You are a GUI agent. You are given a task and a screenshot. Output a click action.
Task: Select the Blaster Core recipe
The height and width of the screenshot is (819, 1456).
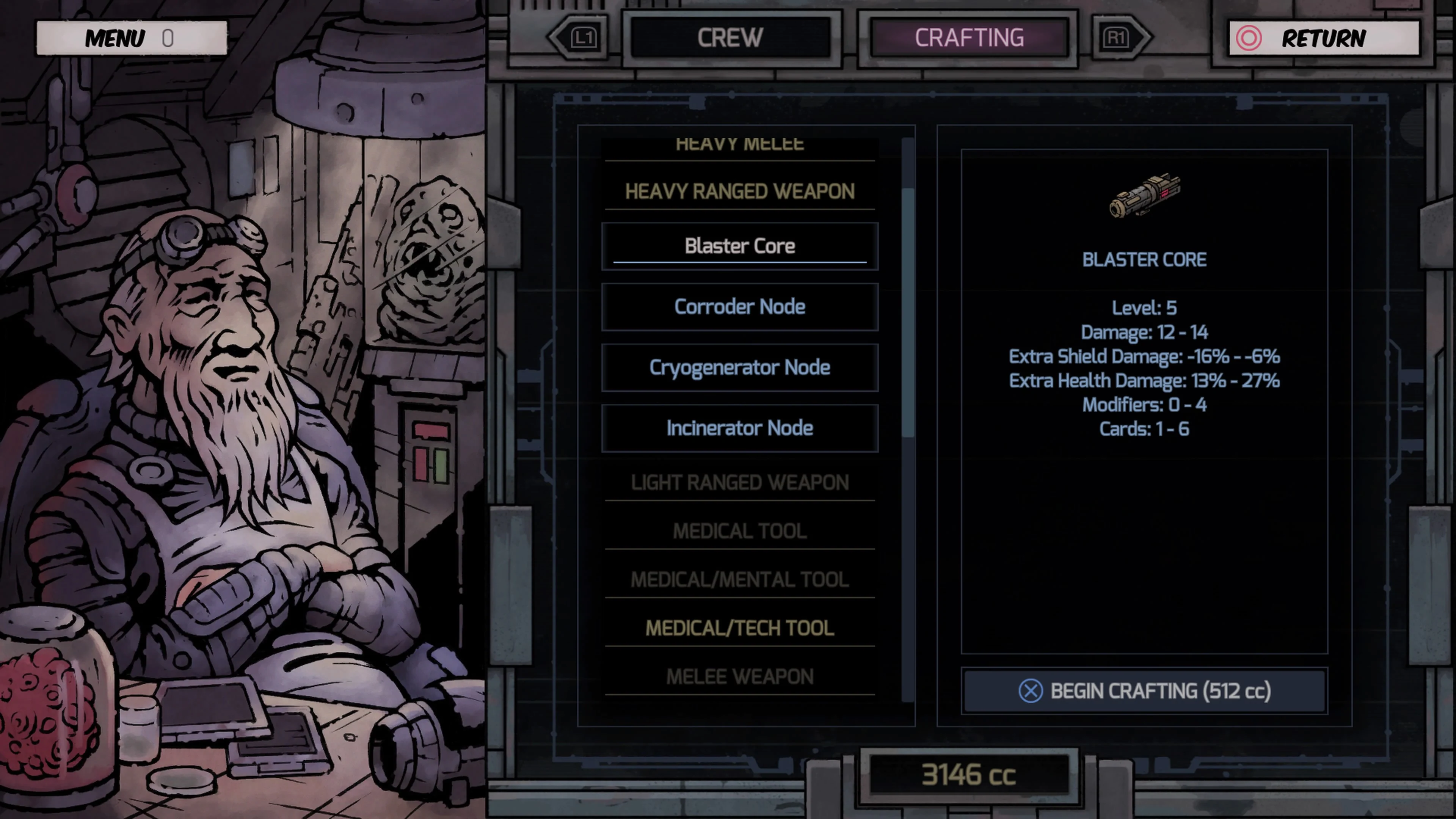(x=740, y=245)
